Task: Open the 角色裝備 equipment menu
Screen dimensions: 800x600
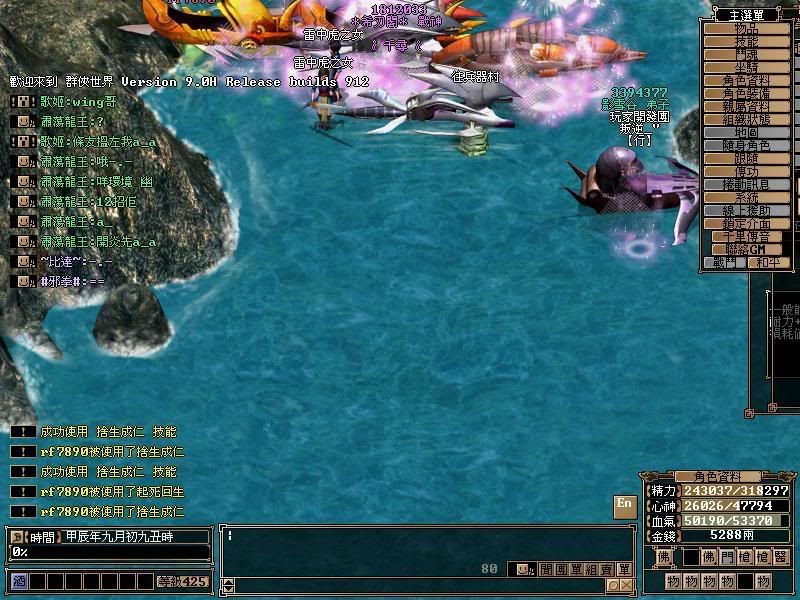Action: pos(746,94)
